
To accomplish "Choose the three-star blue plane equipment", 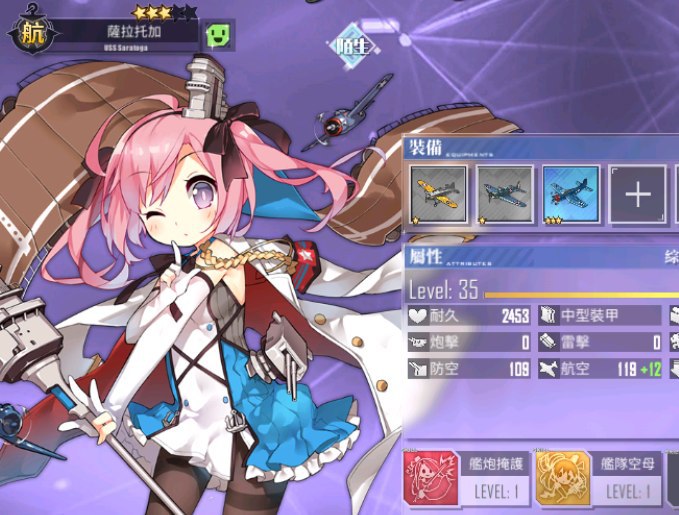I will 571,194.
